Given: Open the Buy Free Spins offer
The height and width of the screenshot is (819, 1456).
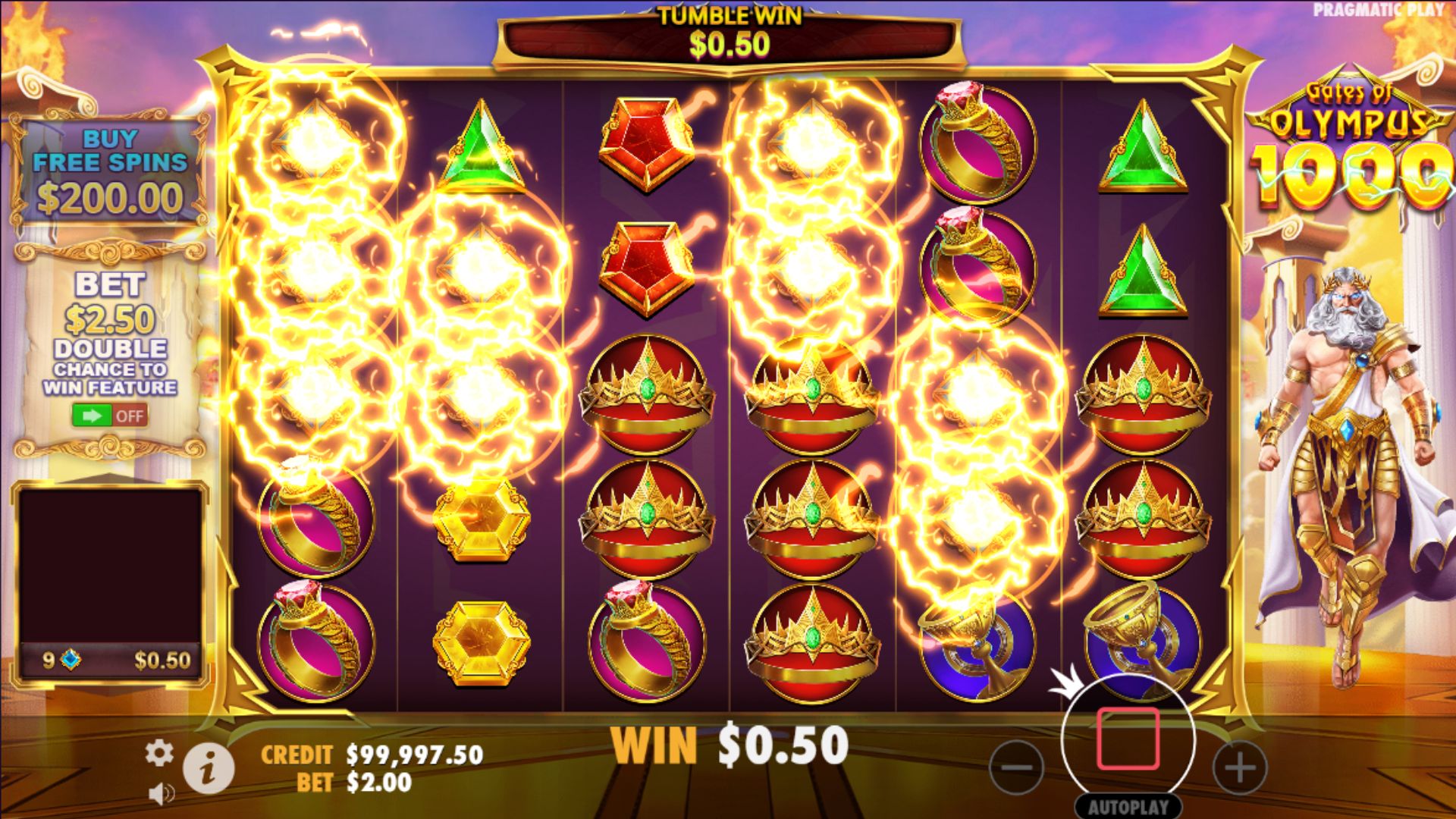Looking at the screenshot, I should [110, 171].
